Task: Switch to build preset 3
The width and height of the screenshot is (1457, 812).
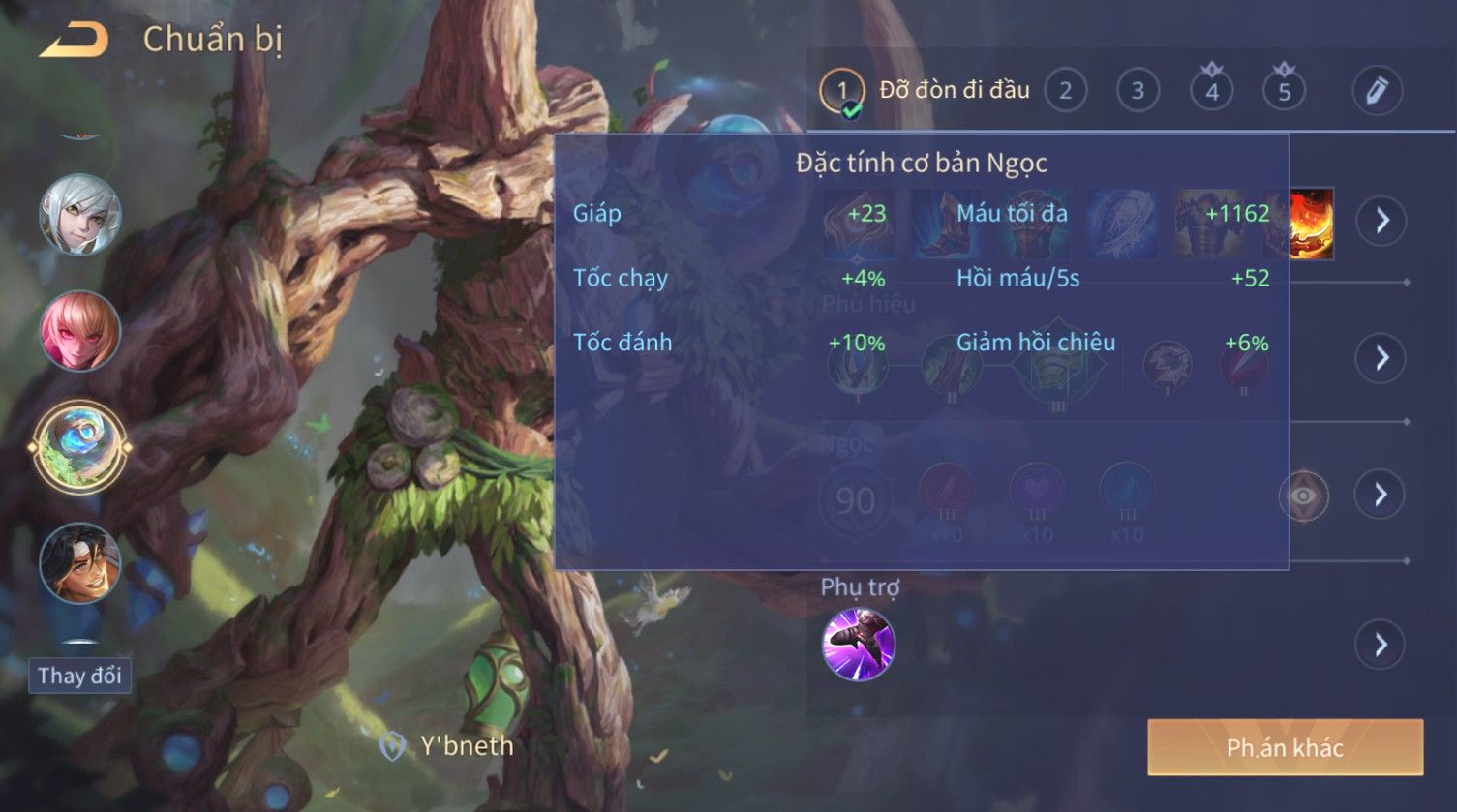Action: pyautogui.click(x=1138, y=91)
